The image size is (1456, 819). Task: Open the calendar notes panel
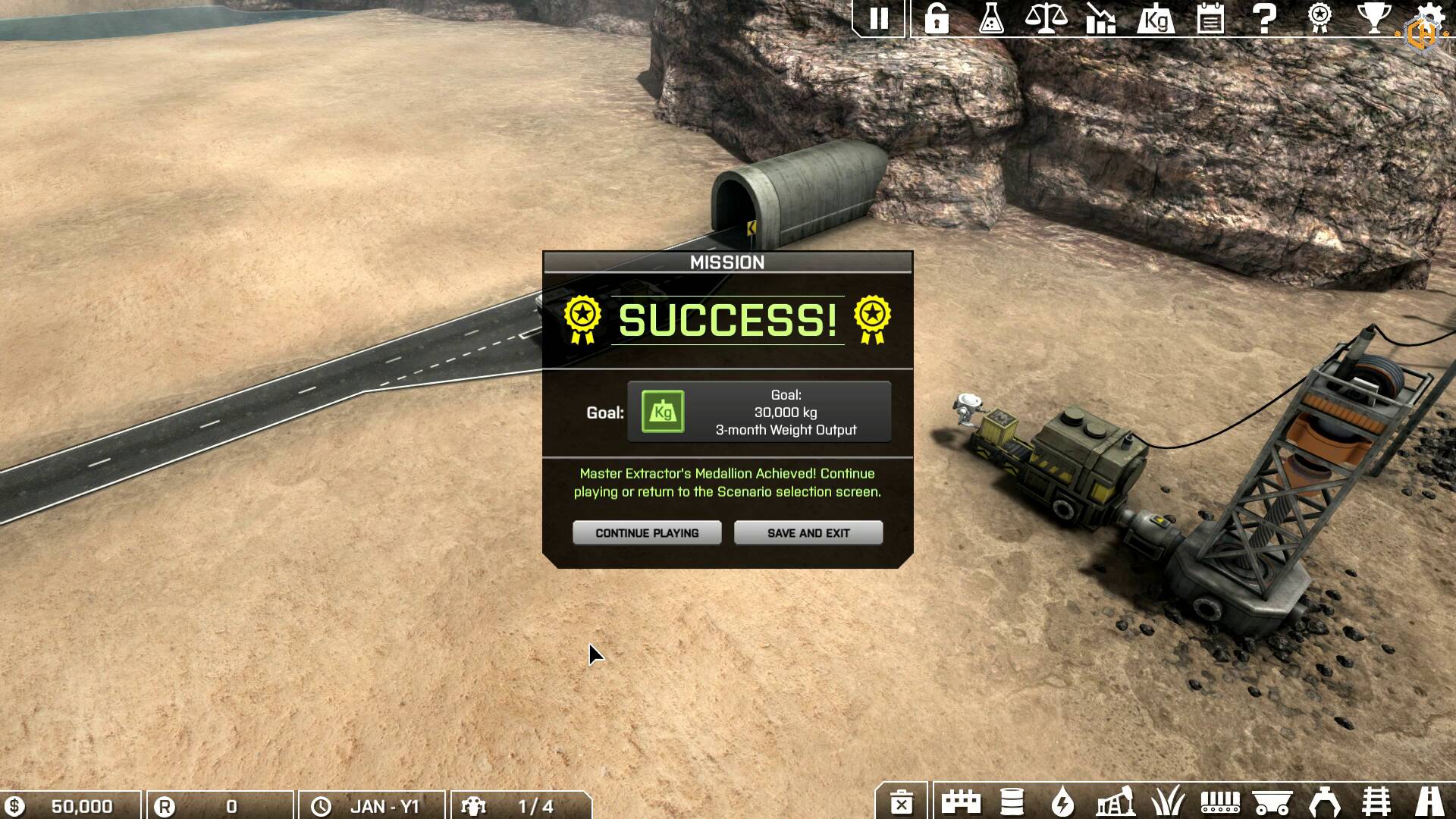coord(1210,18)
